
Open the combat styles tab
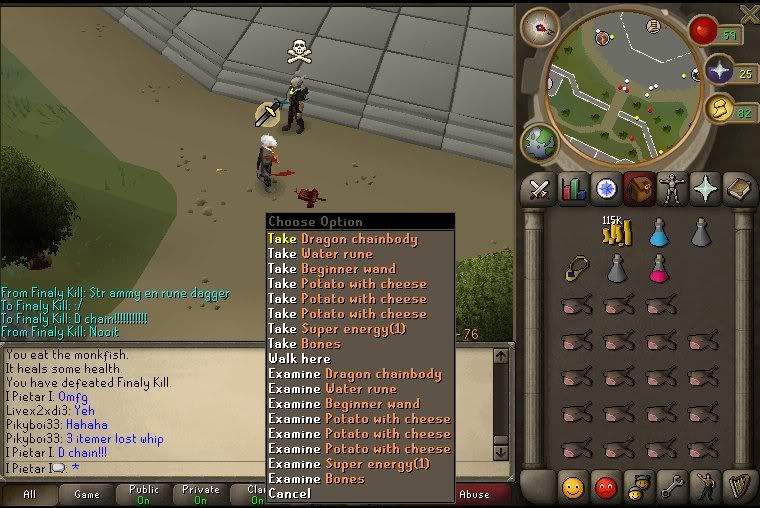tap(541, 188)
